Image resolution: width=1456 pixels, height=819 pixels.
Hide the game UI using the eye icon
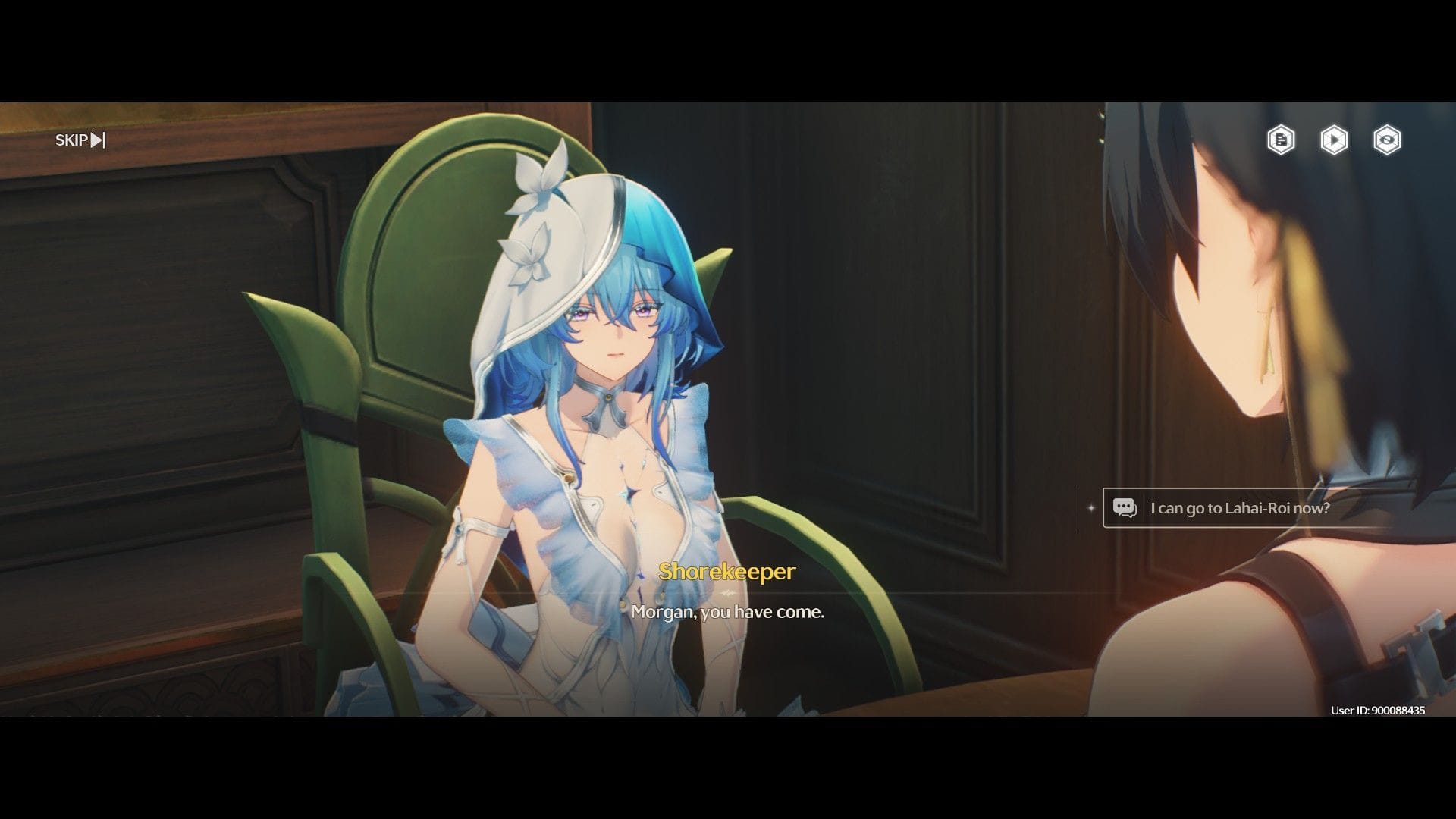click(1386, 140)
